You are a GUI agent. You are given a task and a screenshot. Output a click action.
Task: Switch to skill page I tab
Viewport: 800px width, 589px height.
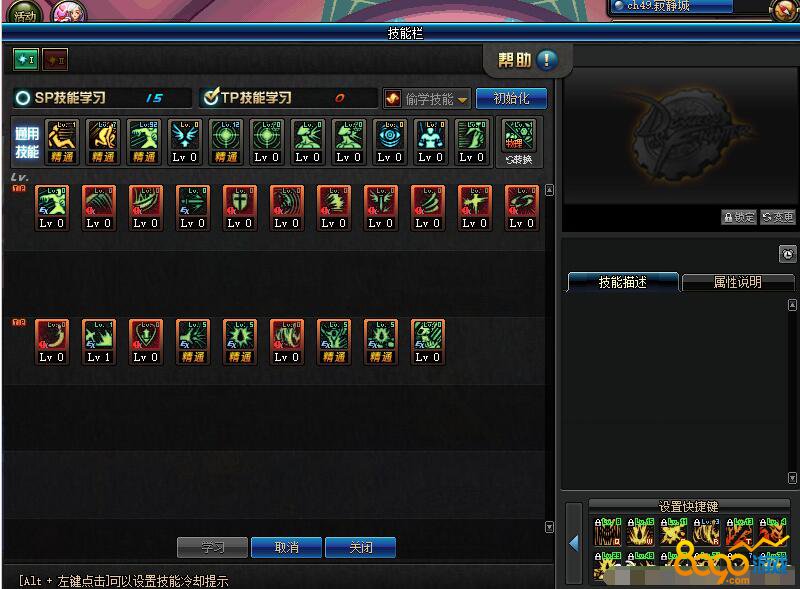(25, 60)
